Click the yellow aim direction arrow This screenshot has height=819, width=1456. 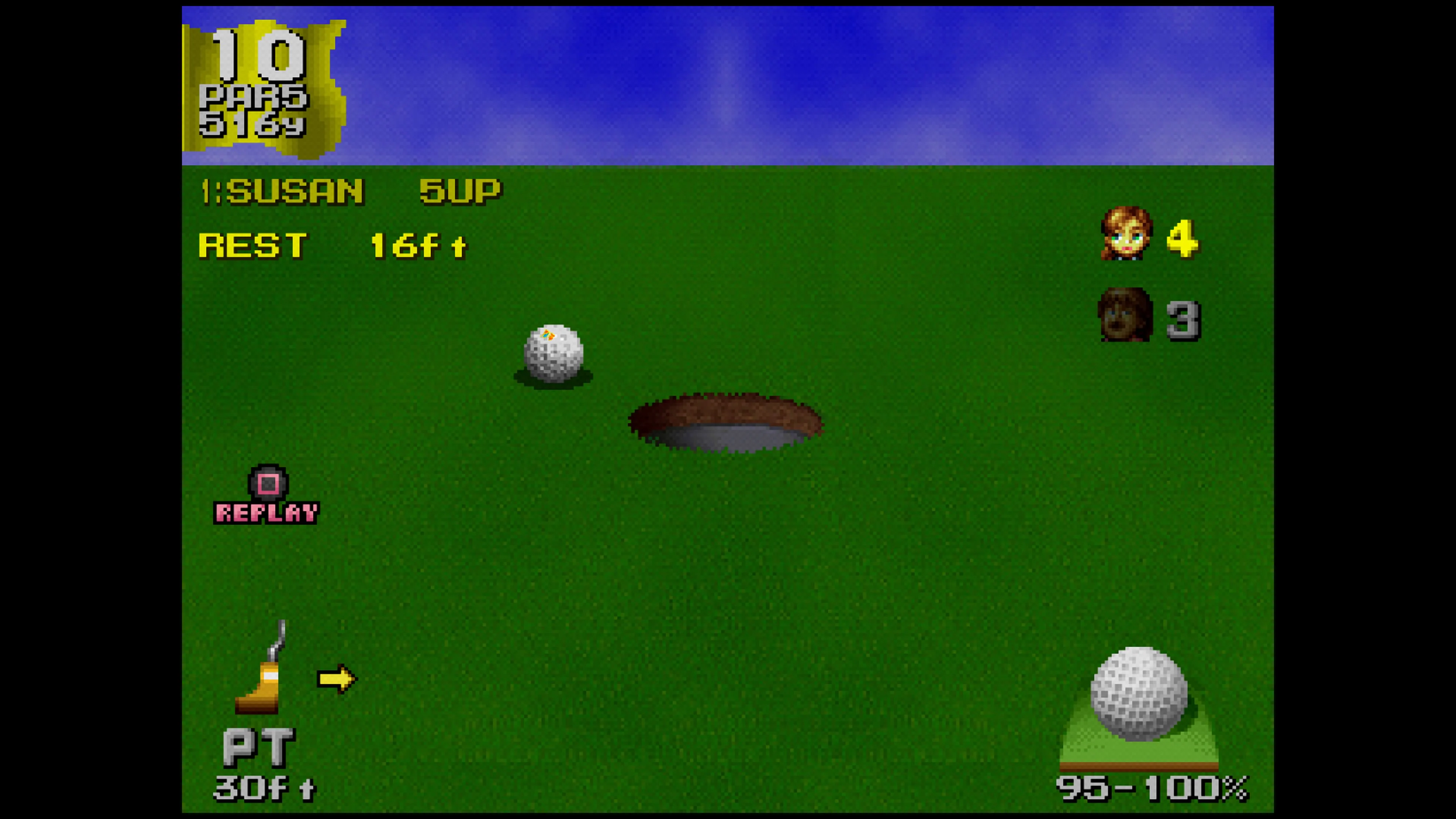pos(336,678)
